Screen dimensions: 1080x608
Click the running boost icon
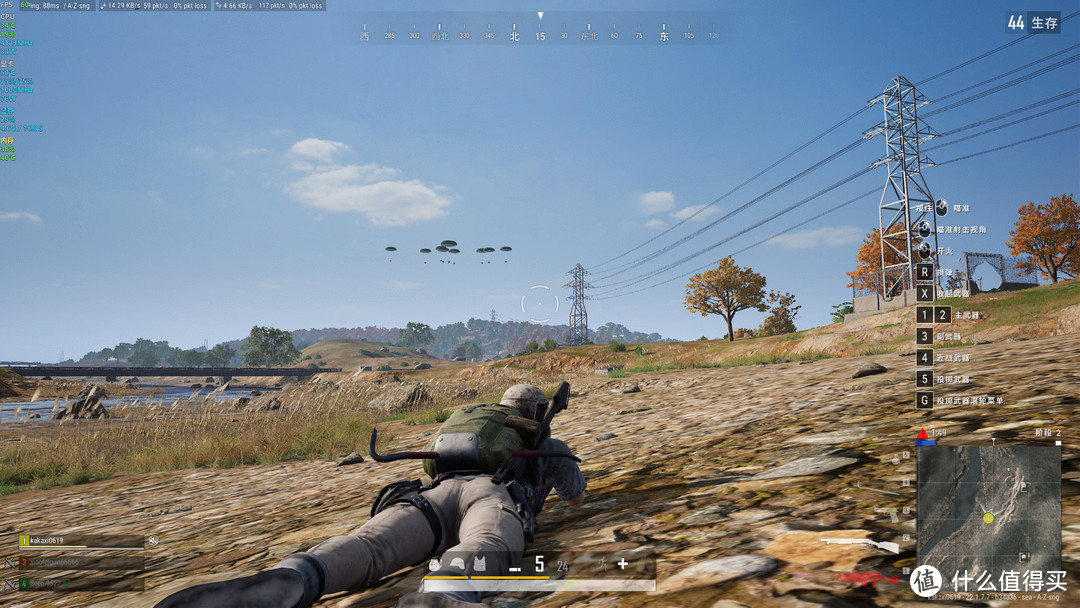point(602,565)
